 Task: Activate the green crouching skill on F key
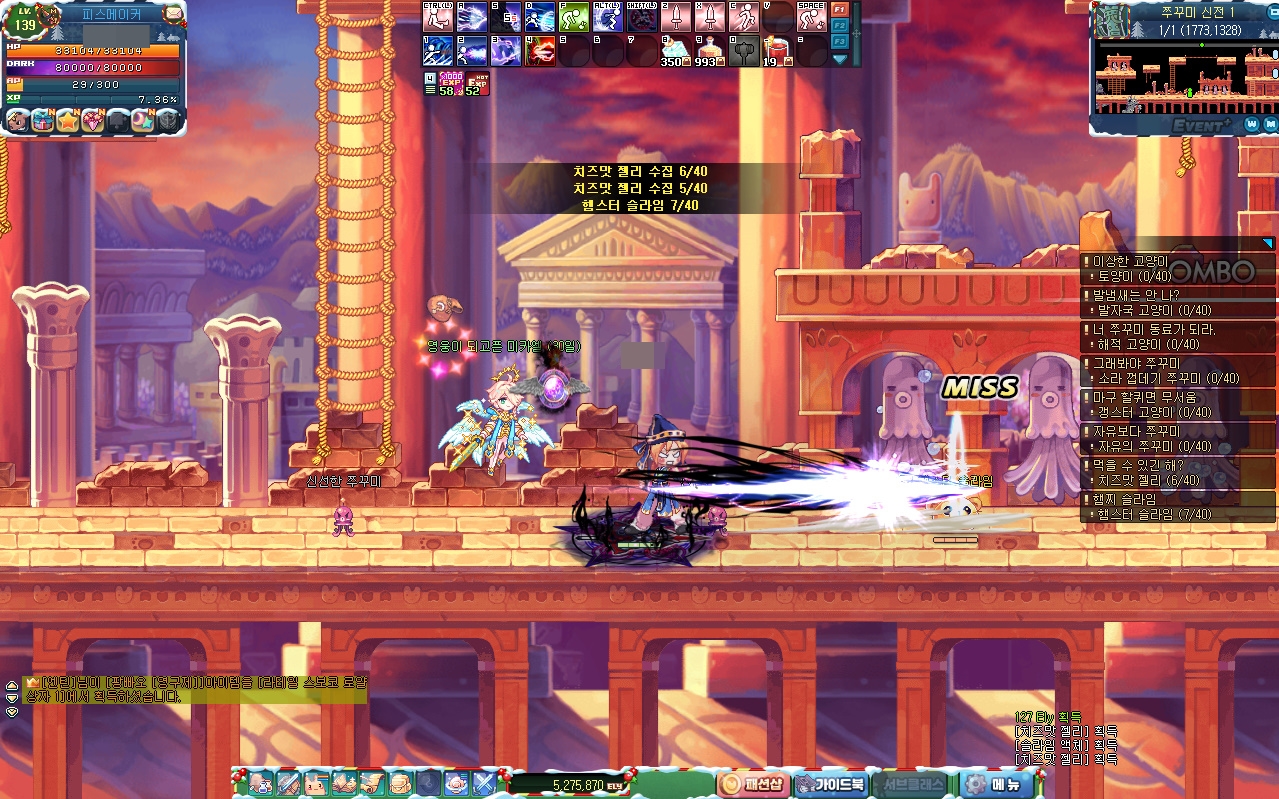(x=573, y=17)
